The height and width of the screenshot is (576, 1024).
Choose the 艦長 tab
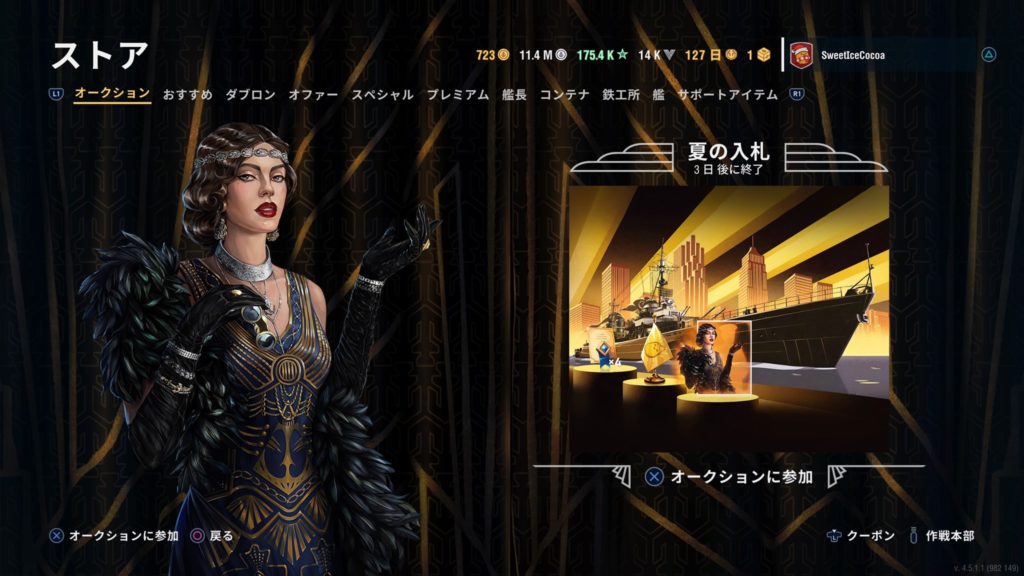click(514, 95)
